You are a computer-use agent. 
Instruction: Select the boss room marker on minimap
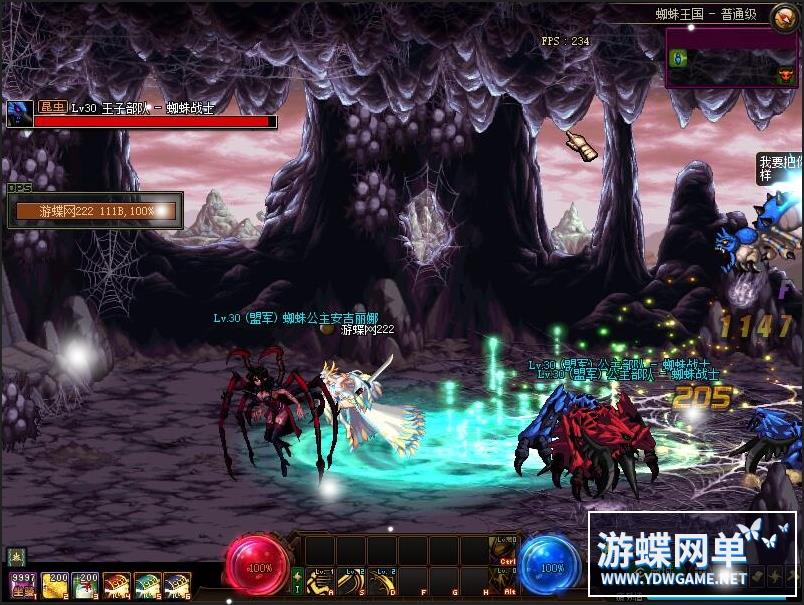point(785,74)
